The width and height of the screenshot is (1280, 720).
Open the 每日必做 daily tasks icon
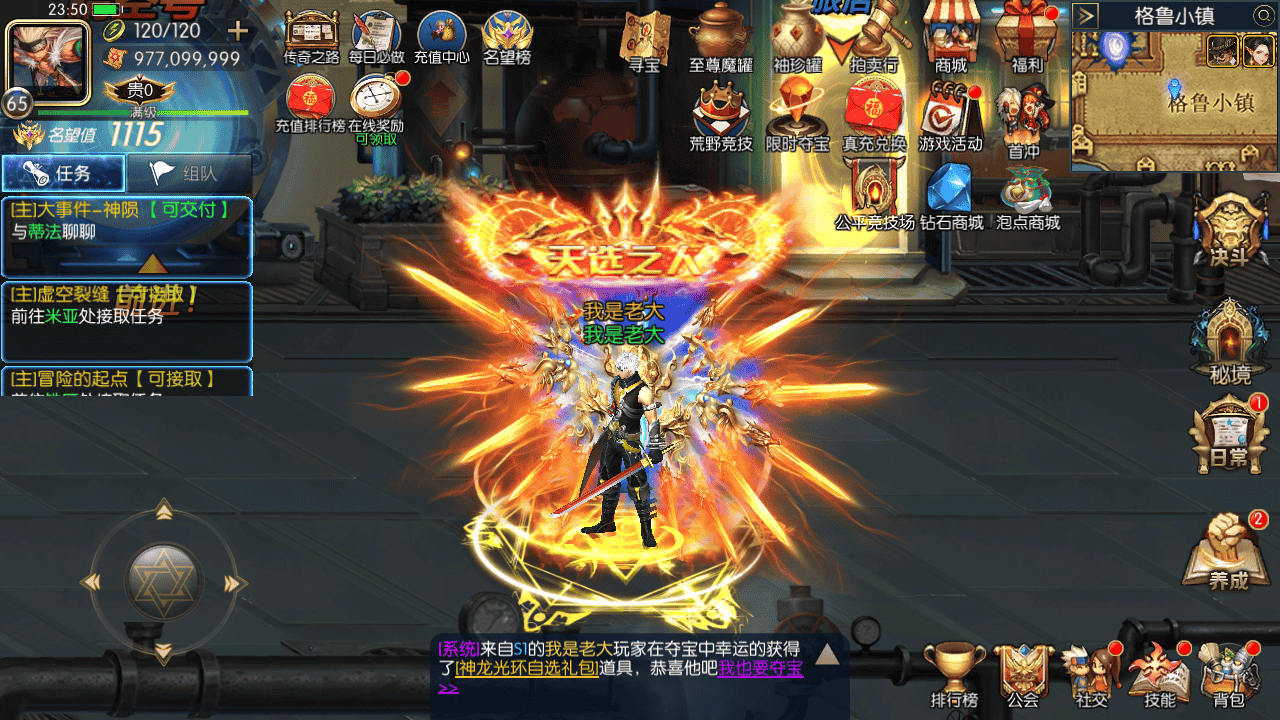coord(376,36)
